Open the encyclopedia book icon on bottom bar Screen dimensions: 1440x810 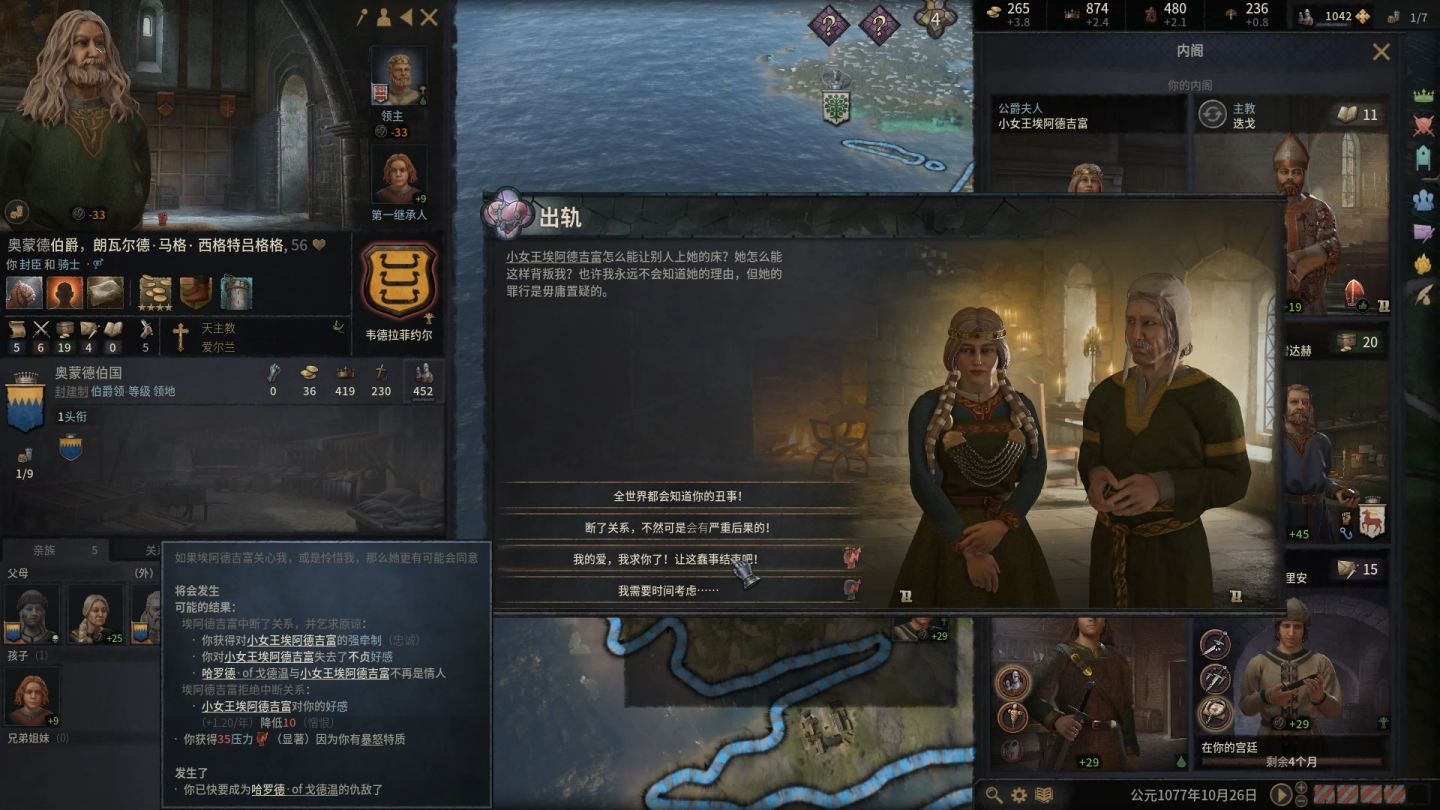1041,792
